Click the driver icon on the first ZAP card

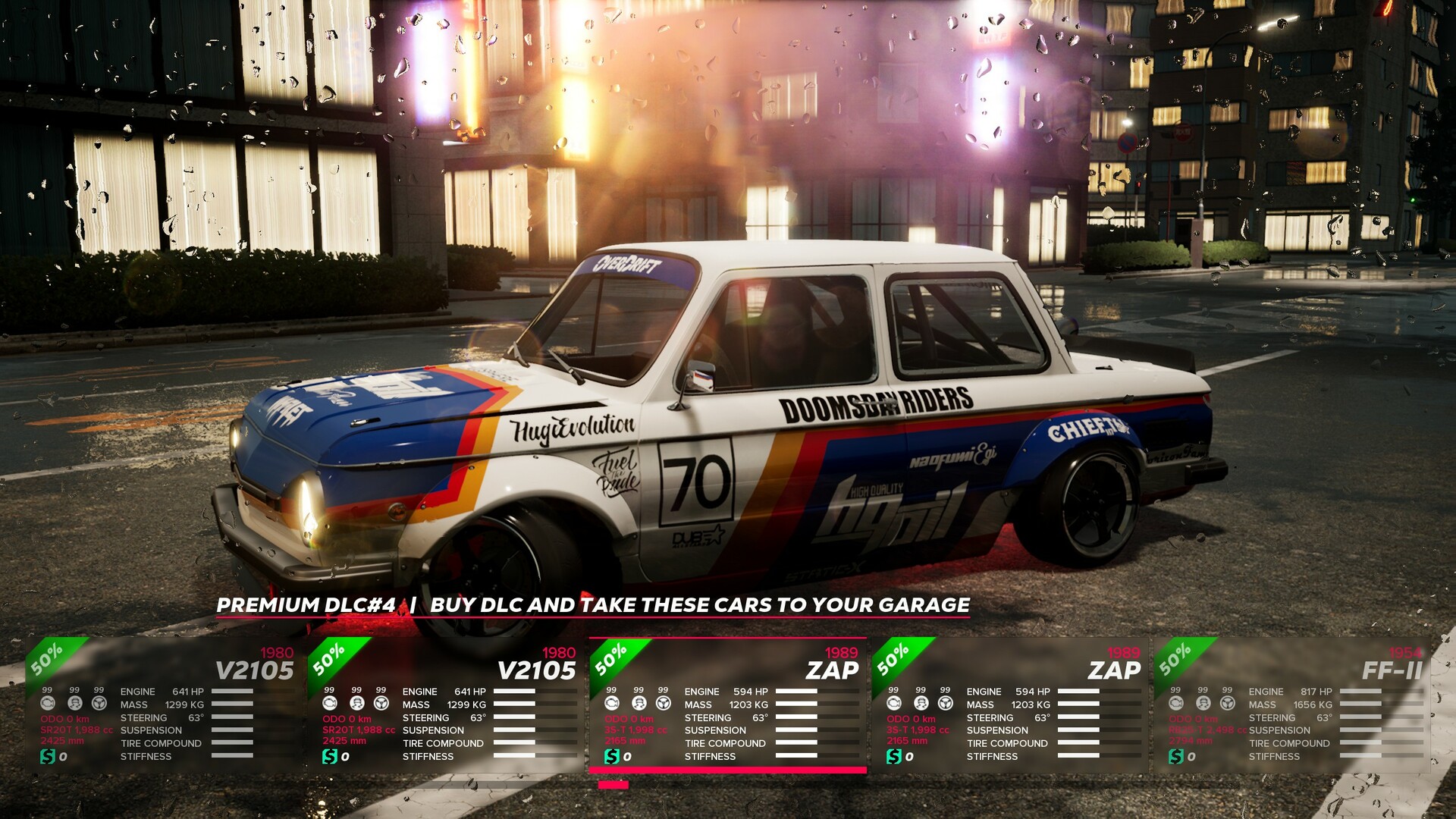point(639,704)
